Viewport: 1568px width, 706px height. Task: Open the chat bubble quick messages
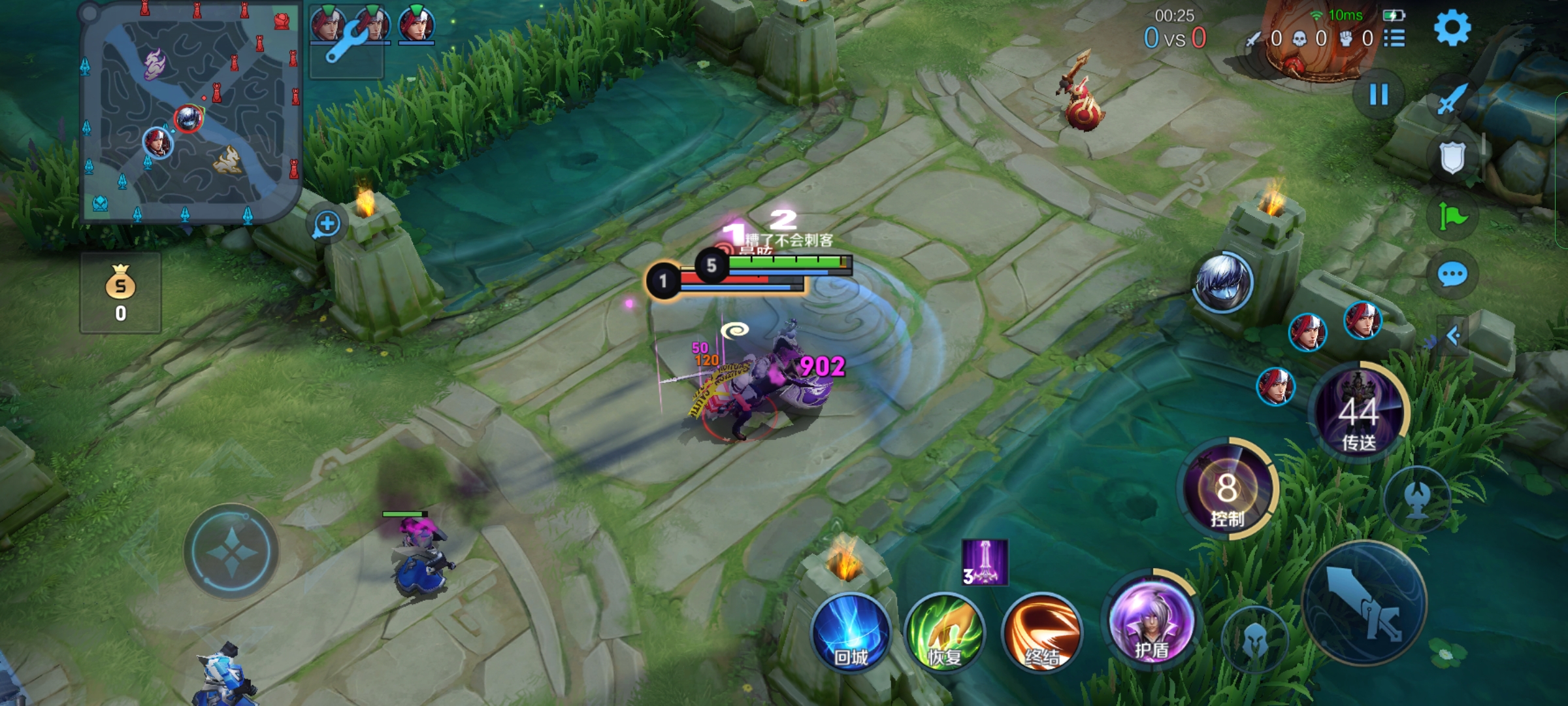[x=1452, y=275]
